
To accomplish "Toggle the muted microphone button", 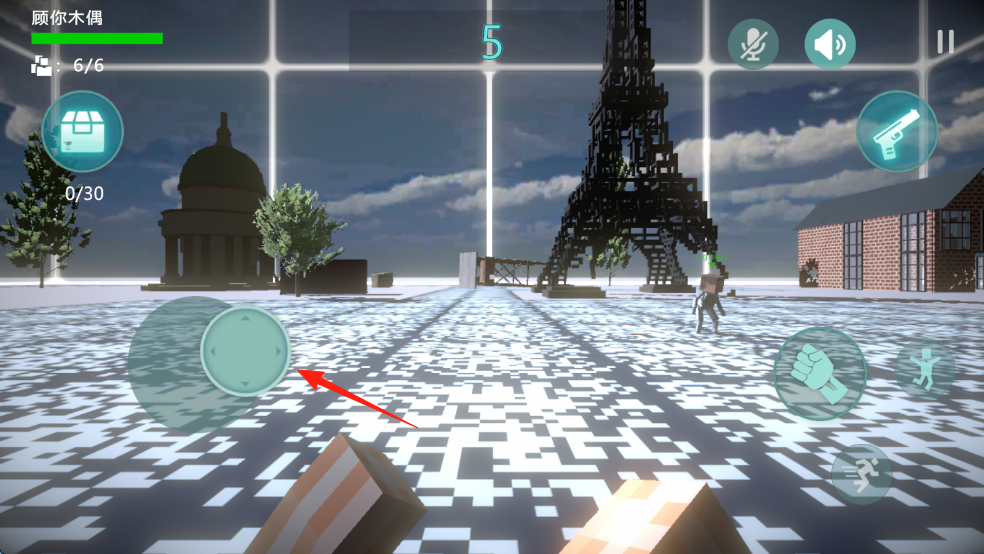I will coord(753,44).
